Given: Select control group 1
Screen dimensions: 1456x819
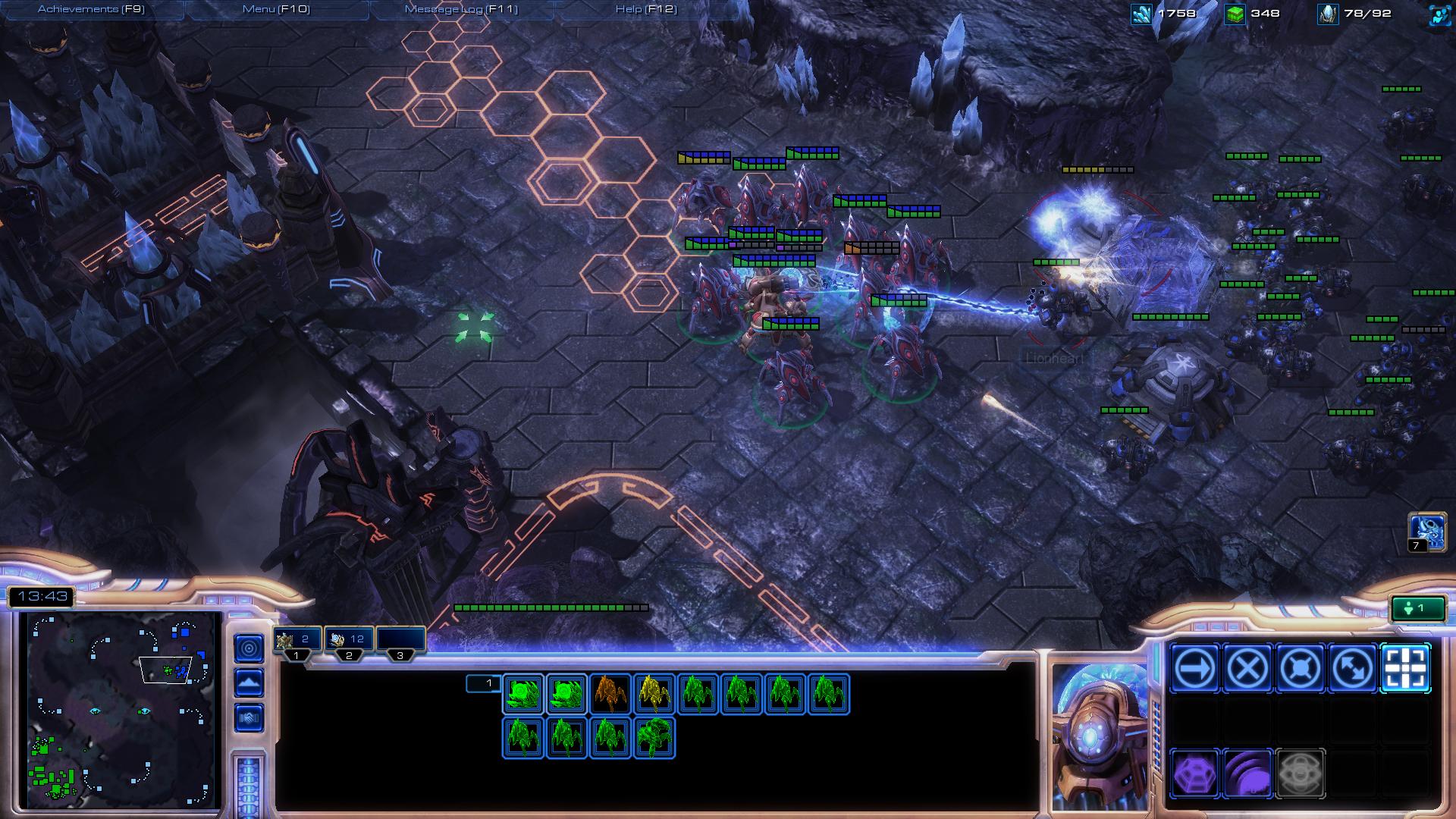Looking at the screenshot, I should 297,640.
